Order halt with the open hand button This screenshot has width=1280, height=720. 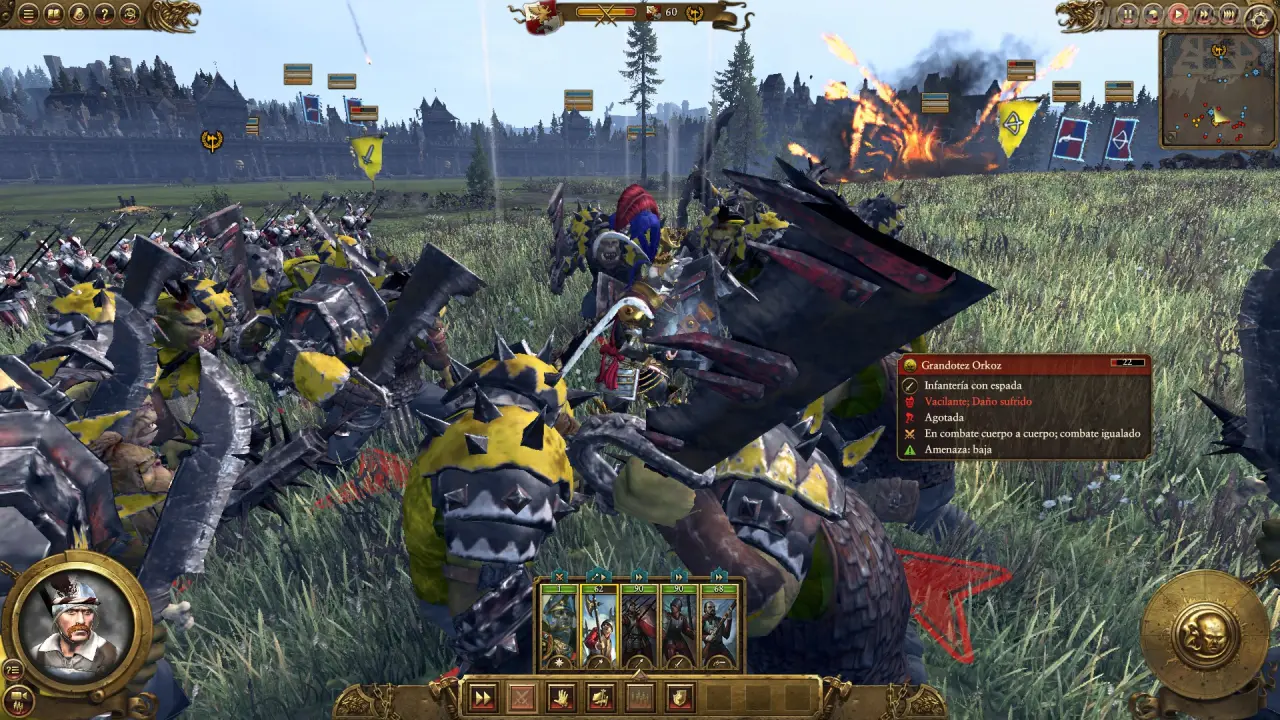pyautogui.click(x=561, y=697)
